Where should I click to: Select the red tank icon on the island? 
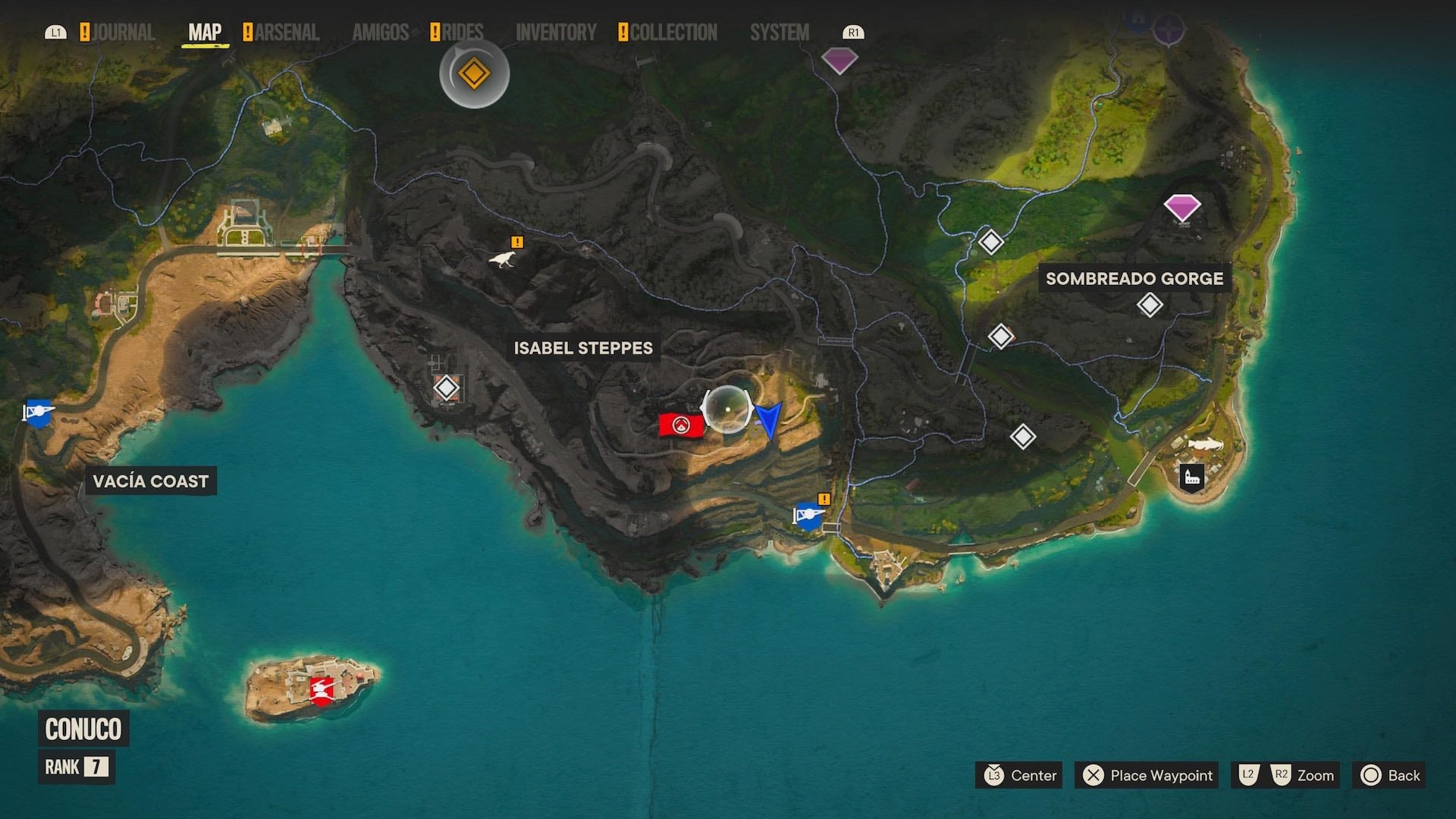click(322, 689)
